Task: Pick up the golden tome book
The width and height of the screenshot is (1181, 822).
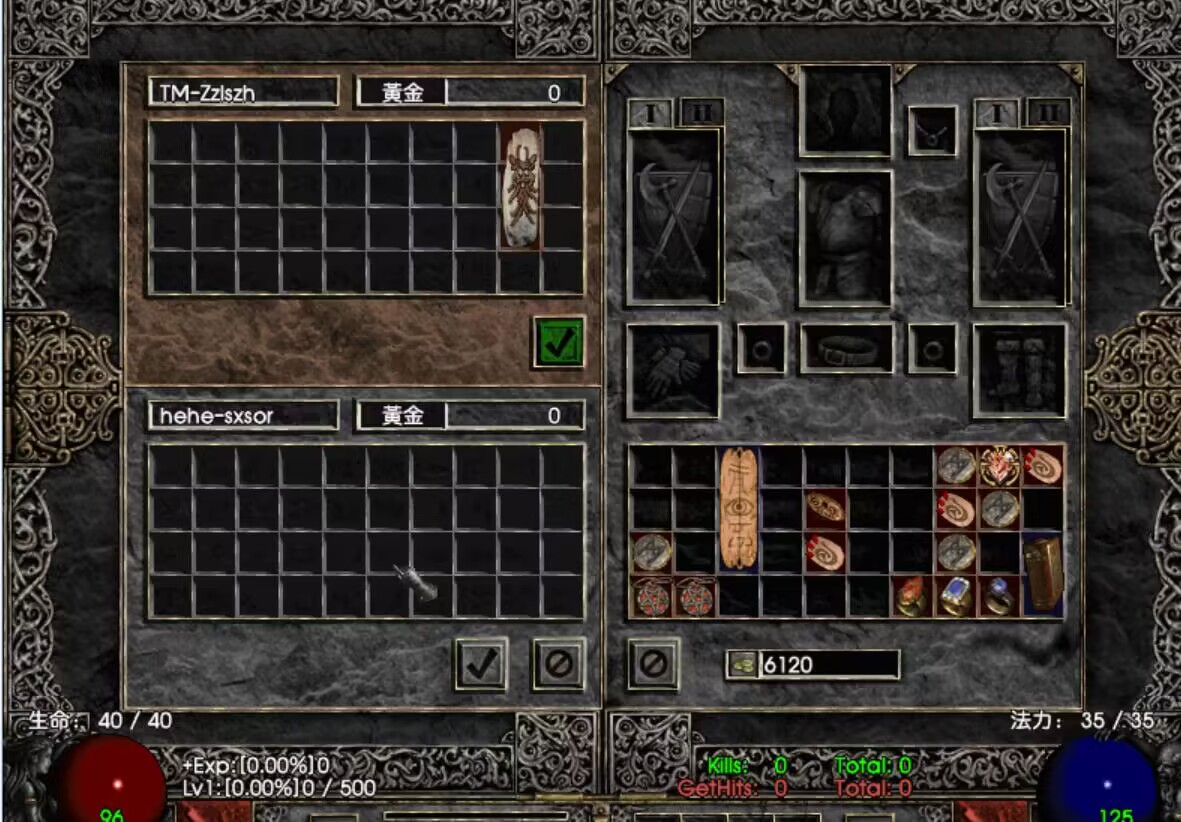Action: pyautogui.click(x=1042, y=575)
